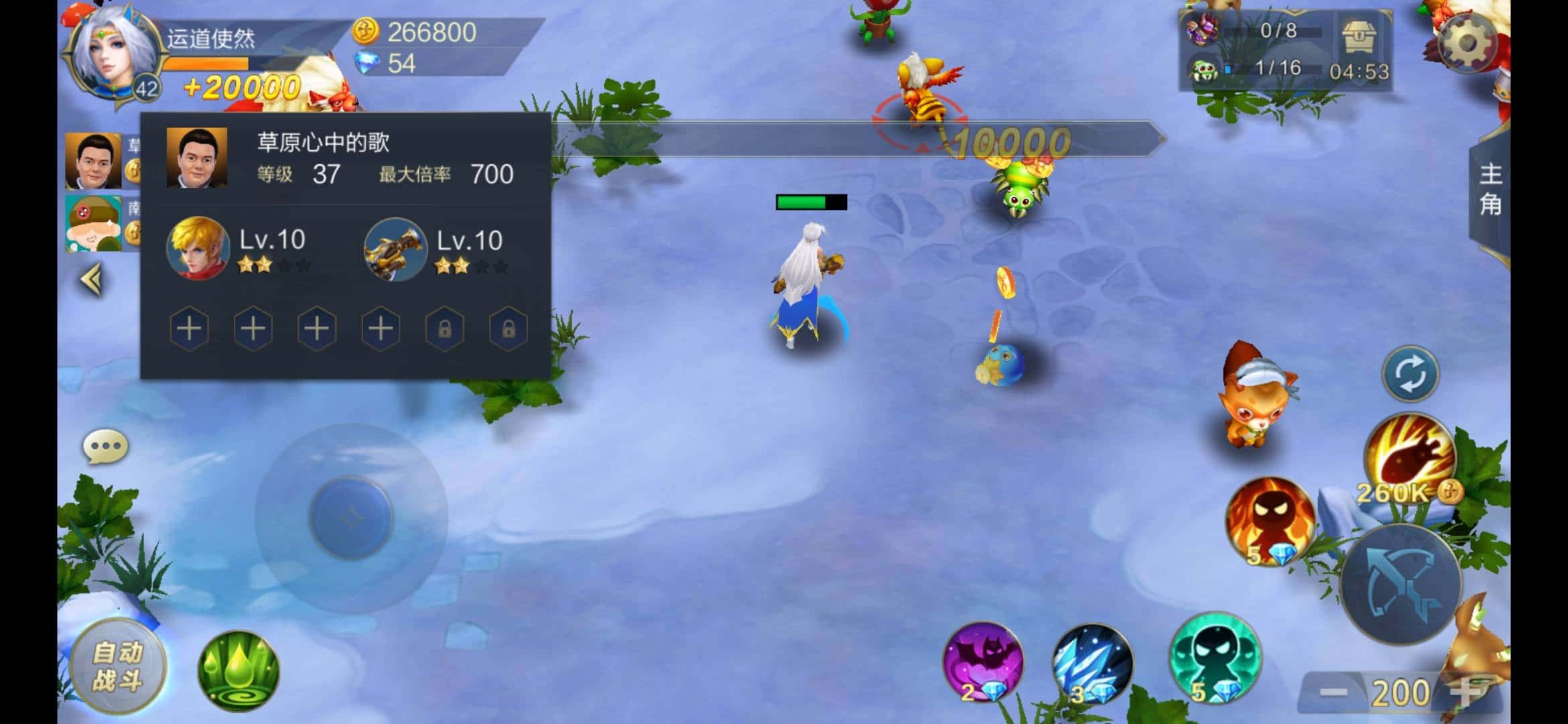The height and width of the screenshot is (724, 1568).
Task: Activate the teal shadow figure skill
Action: 1214,657
